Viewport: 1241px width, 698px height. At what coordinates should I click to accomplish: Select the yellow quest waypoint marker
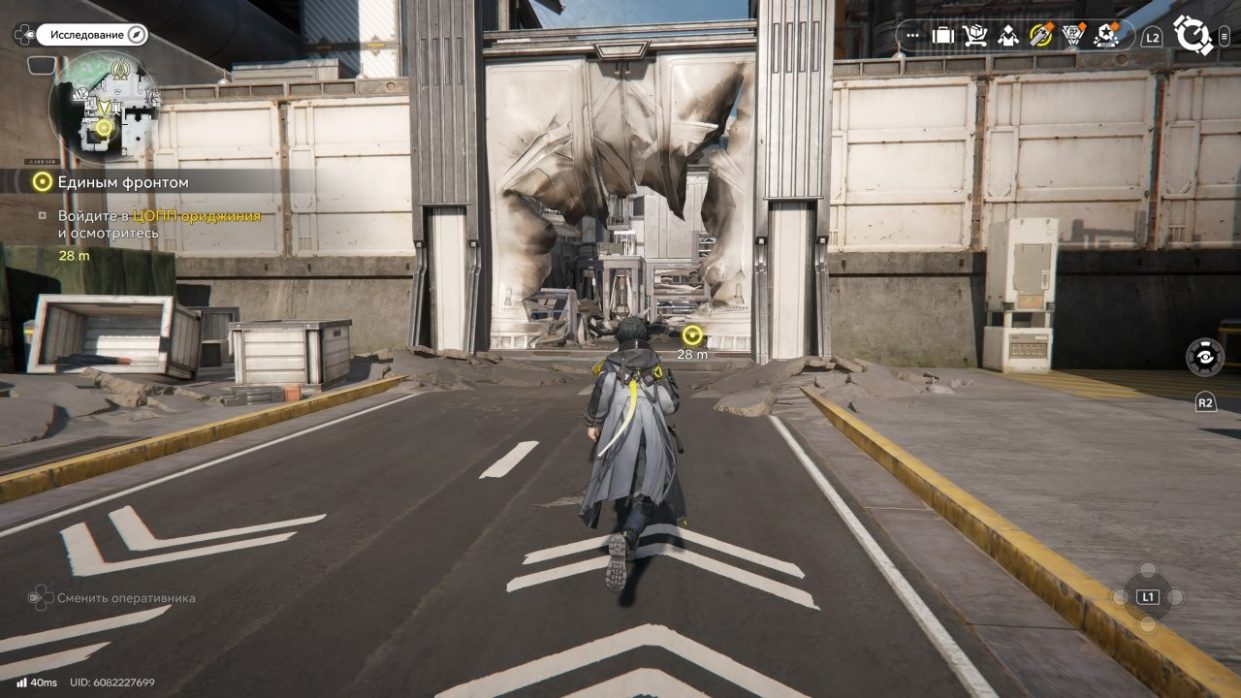coord(692,335)
